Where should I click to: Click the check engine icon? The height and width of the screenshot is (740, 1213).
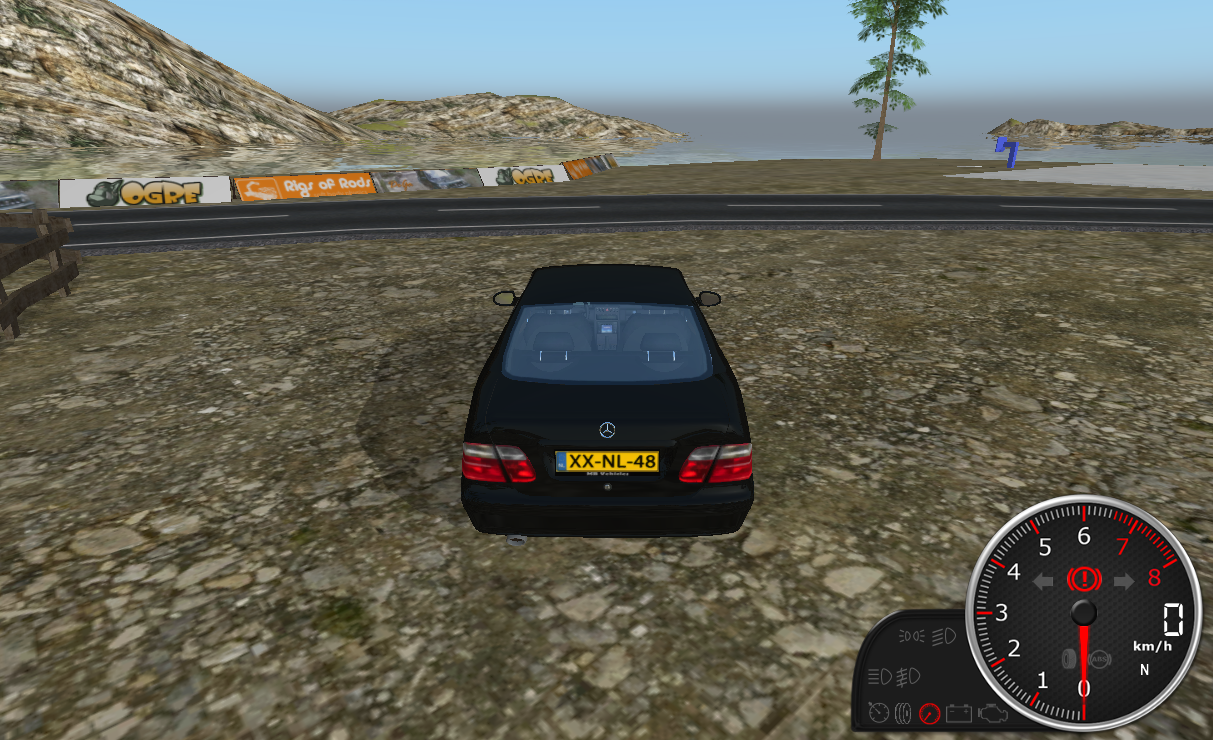pyautogui.click(x=993, y=713)
